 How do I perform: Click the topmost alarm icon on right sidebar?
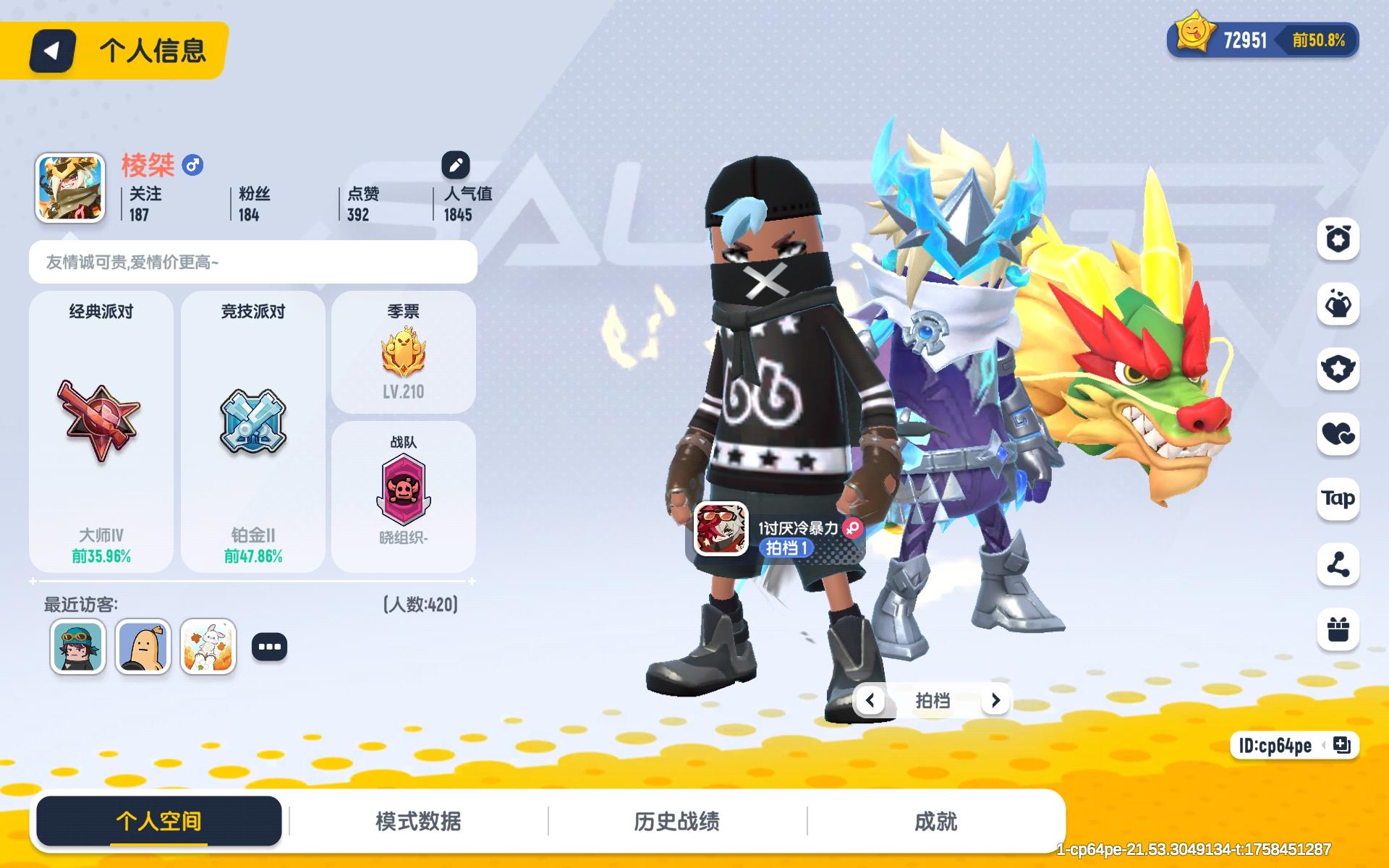pos(1339,240)
